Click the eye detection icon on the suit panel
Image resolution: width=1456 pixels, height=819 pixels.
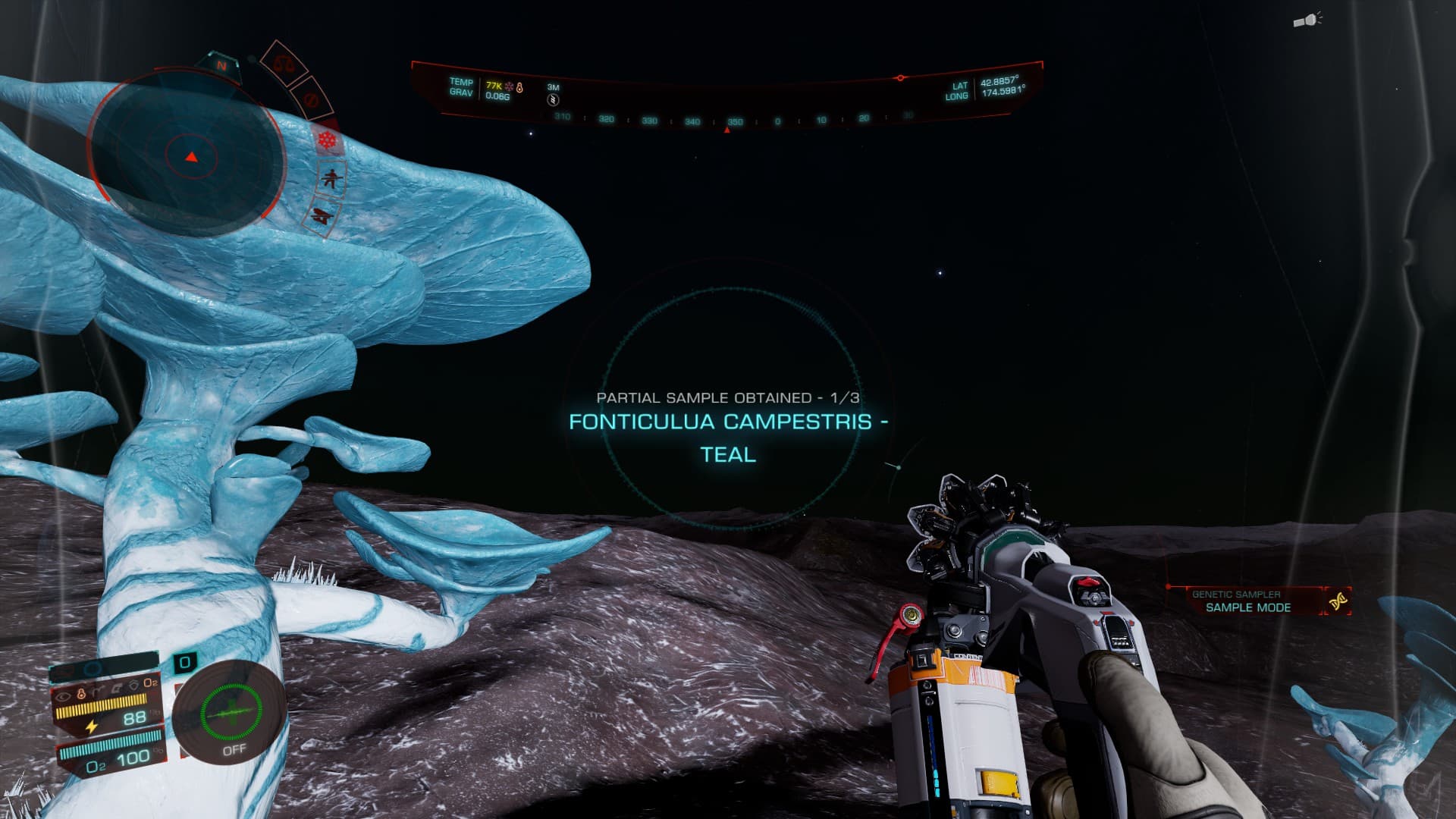point(64,695)
